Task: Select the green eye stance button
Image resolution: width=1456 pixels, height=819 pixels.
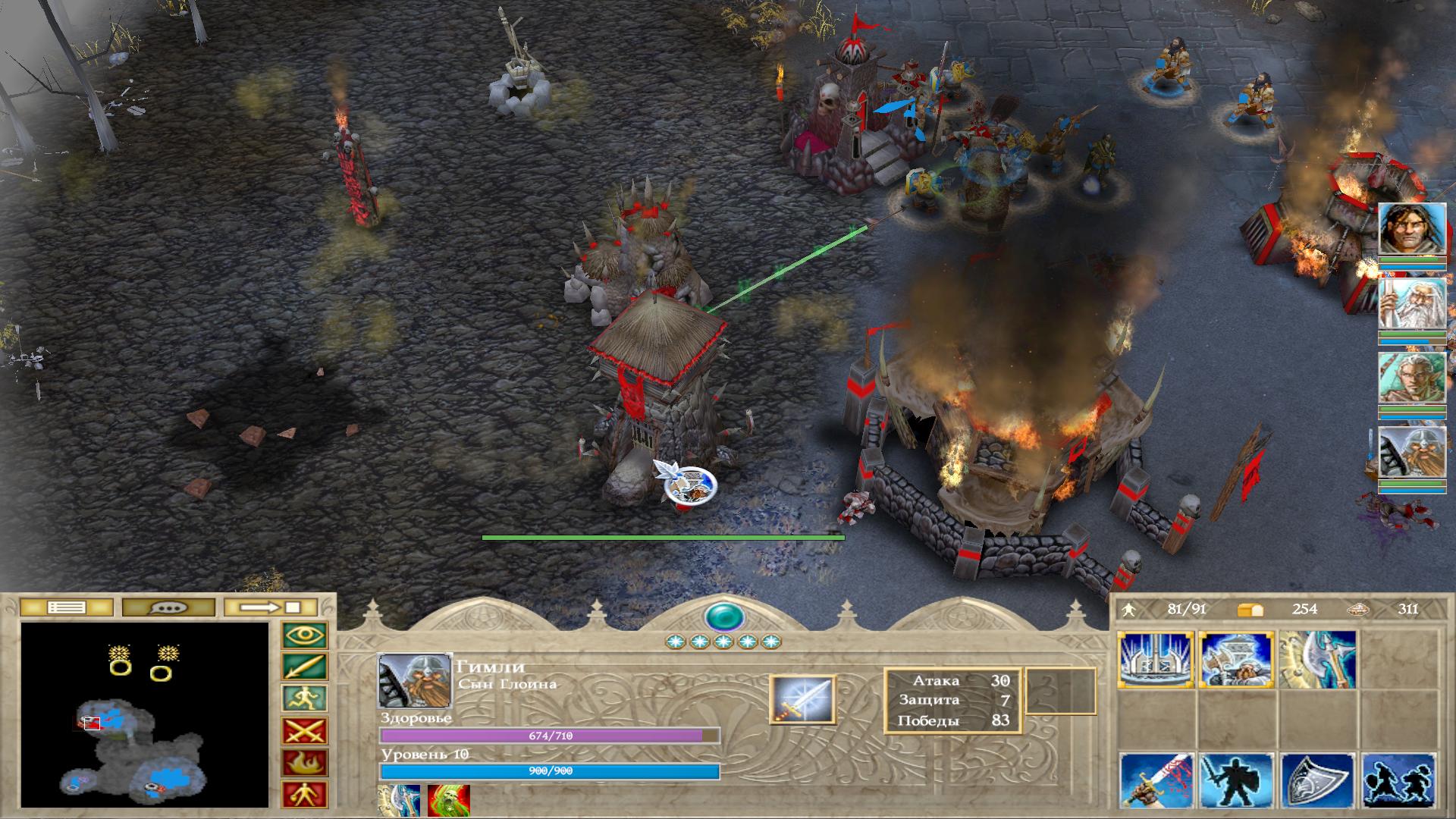Action: 305,635
